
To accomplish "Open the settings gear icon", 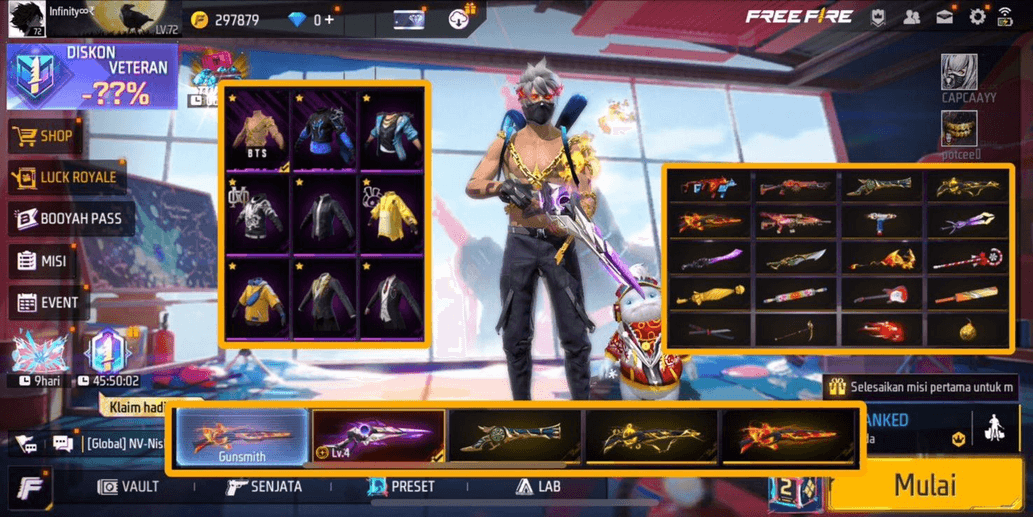I will pyautogui.click(x=977, y=17).
